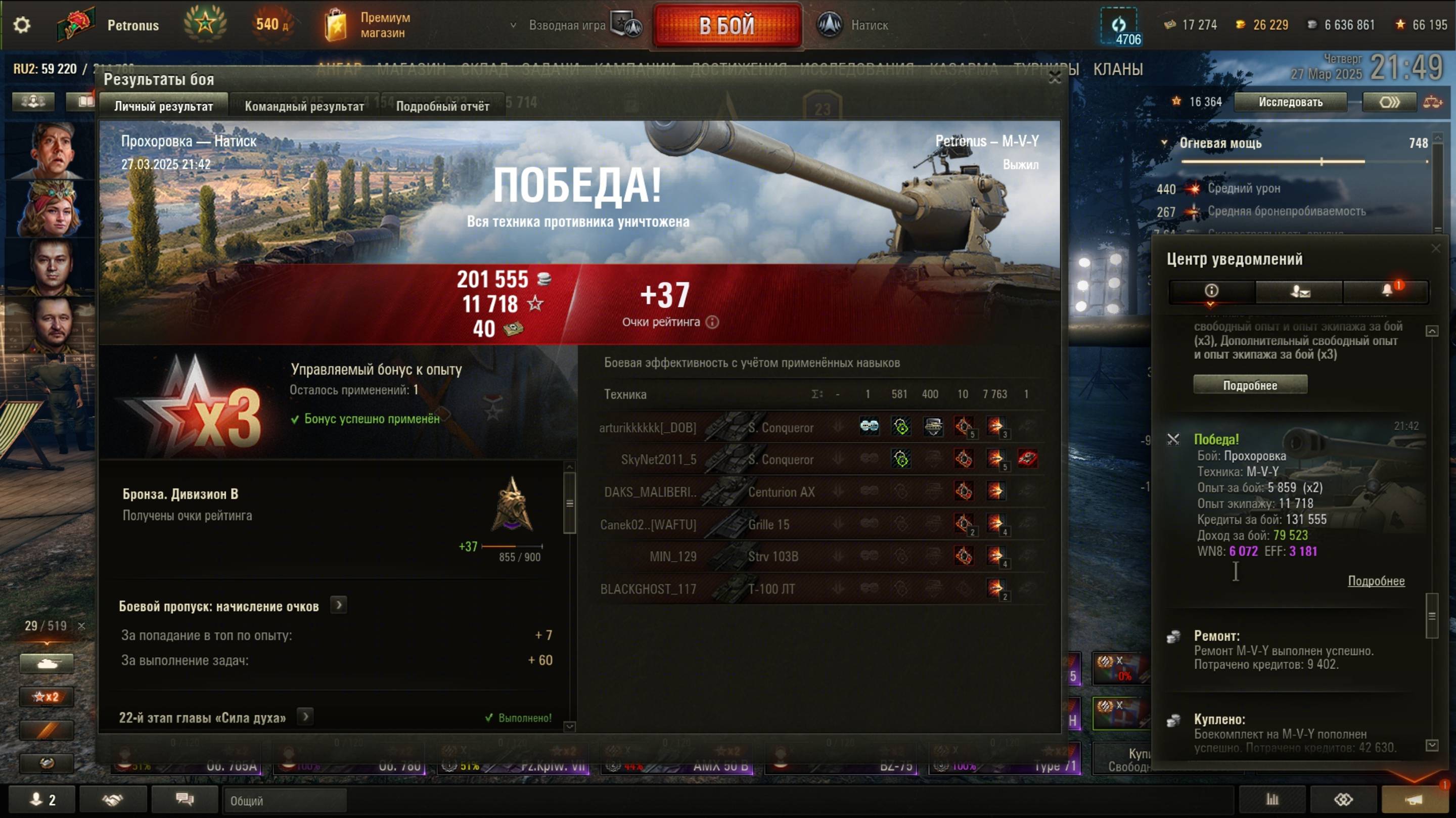Viewport: 1456px width, 818px height.
Task: Open the «Подробный отчёт» tab
Action: [x=442, y=106]
